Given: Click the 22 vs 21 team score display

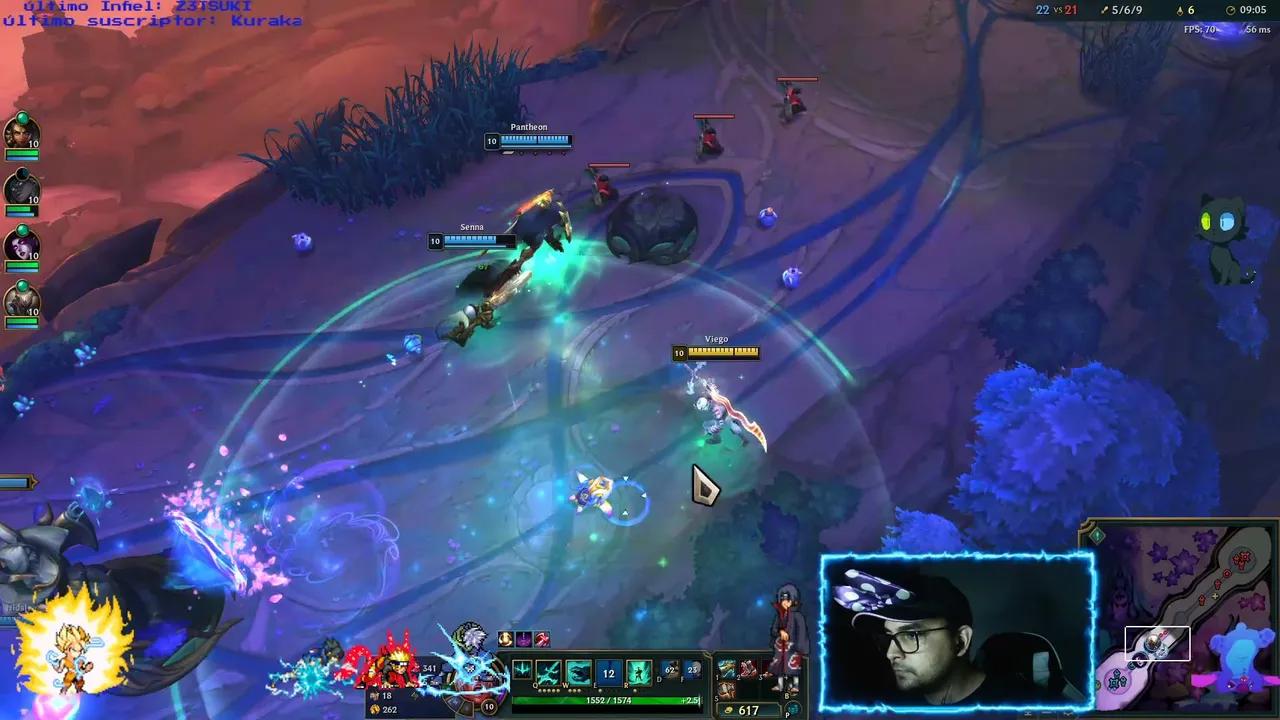Looking at the screenshot, I should coord(1055,10).
